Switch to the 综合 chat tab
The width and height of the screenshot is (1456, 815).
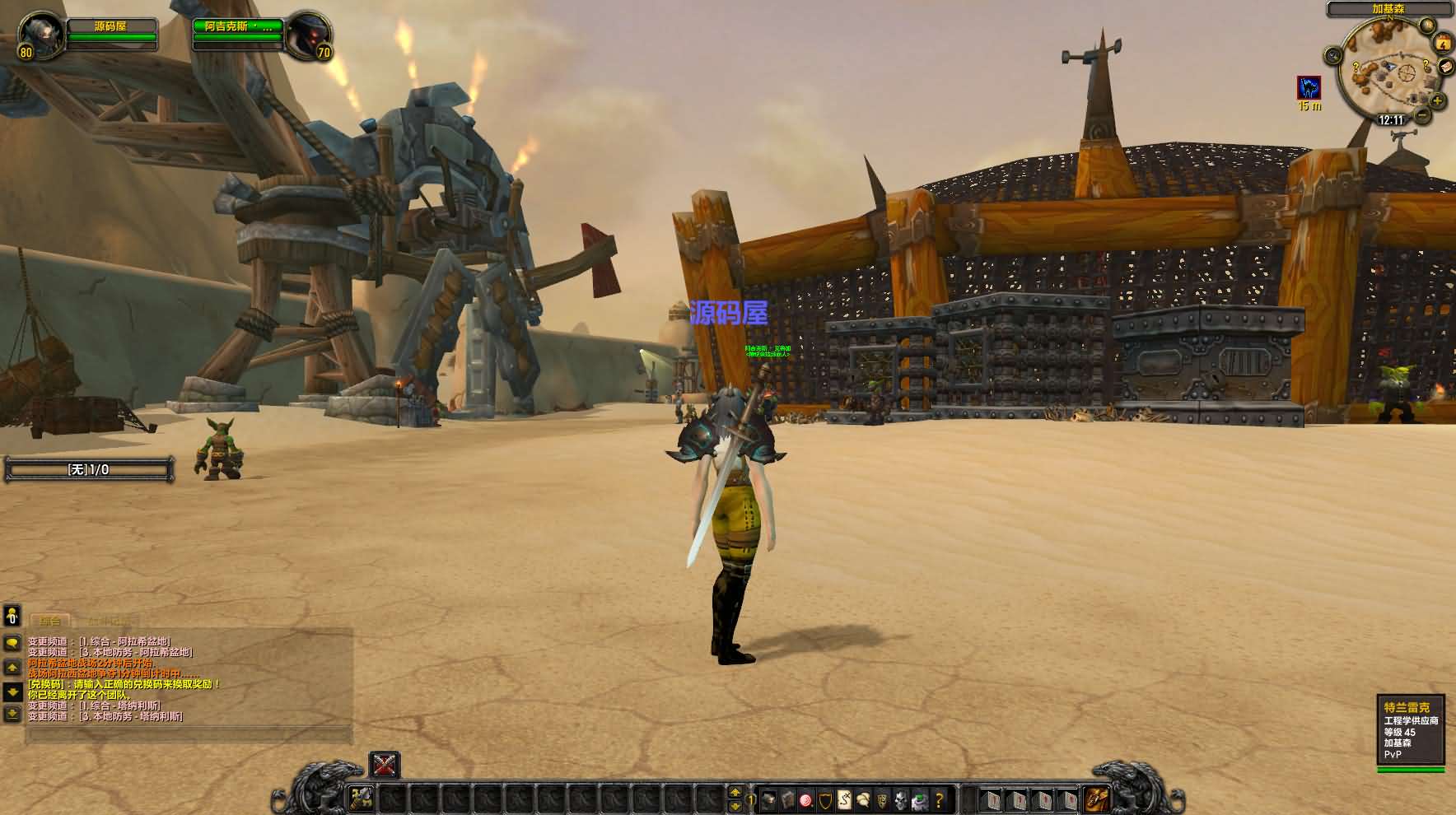(50, 620)
